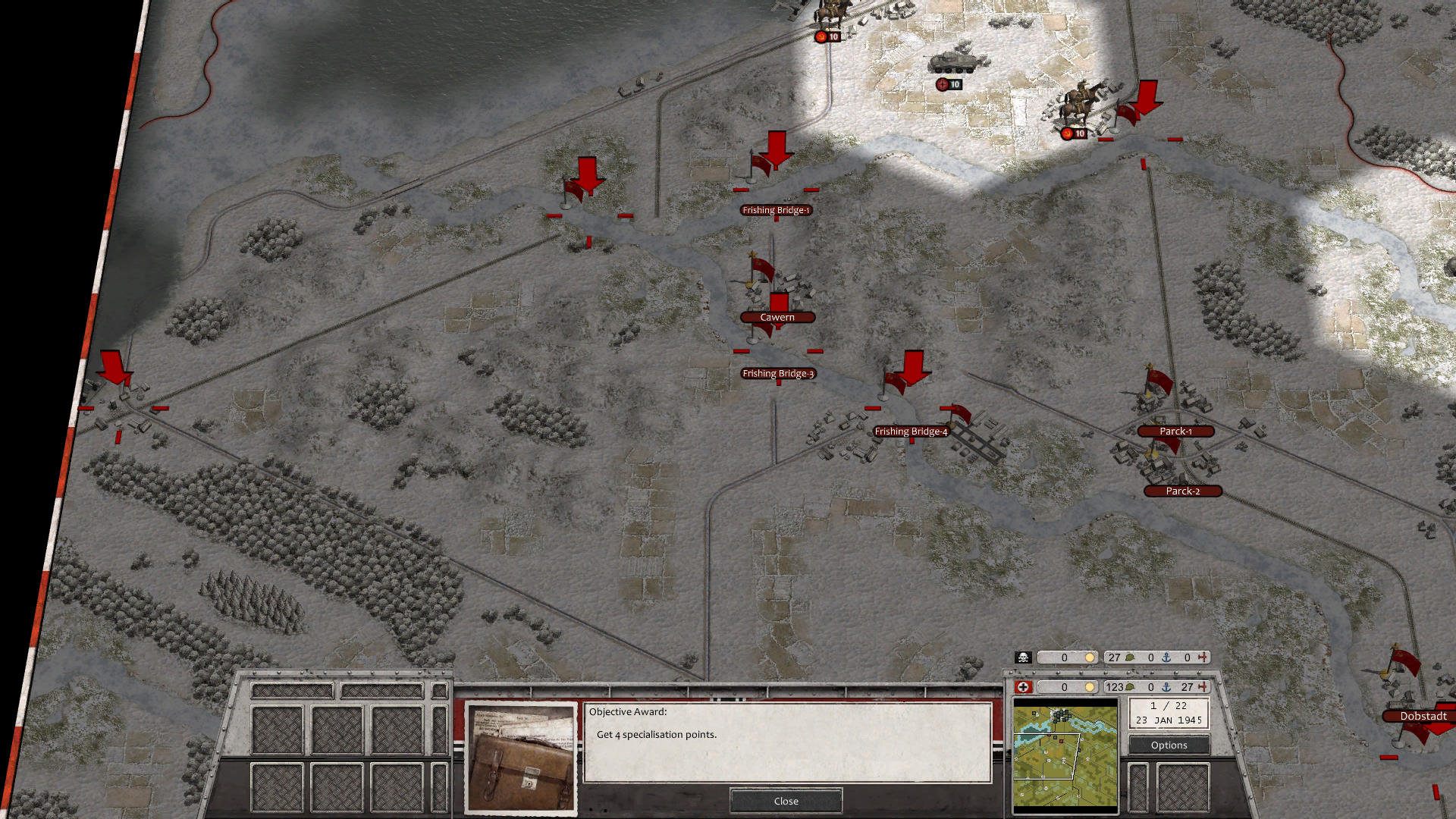Click the Frishing Bridge-1 objective label
The image size is (1456, 819).
[x=777, y=210]
